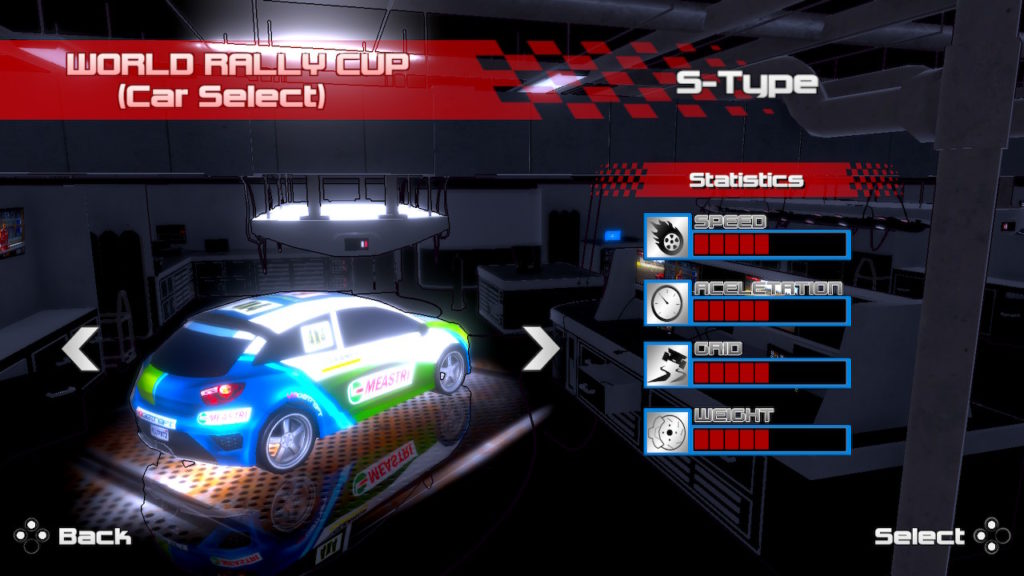
Task: Go back using the Back label
Action: tap(94, 536)
